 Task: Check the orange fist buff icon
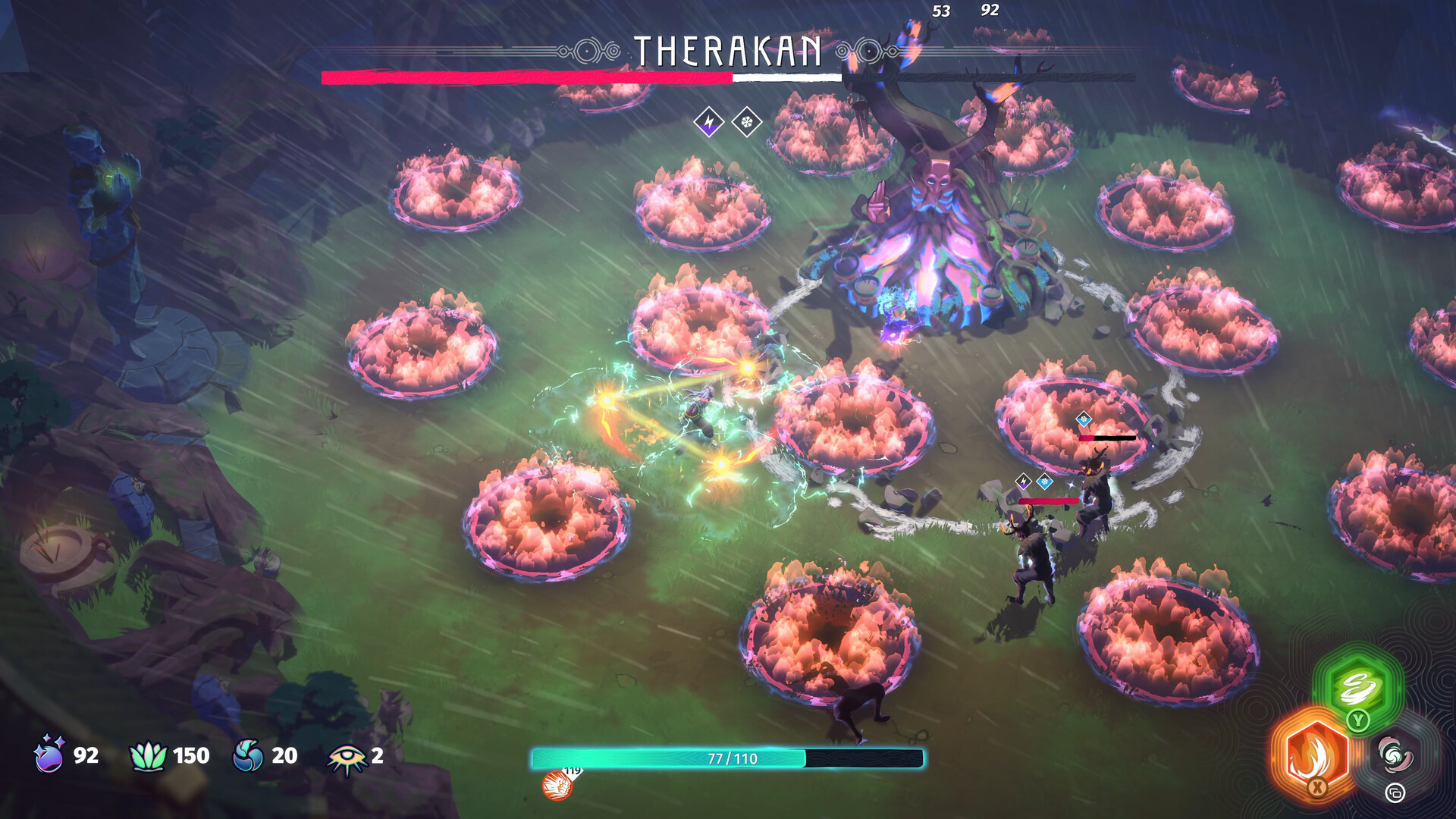[x=557, y=785]
